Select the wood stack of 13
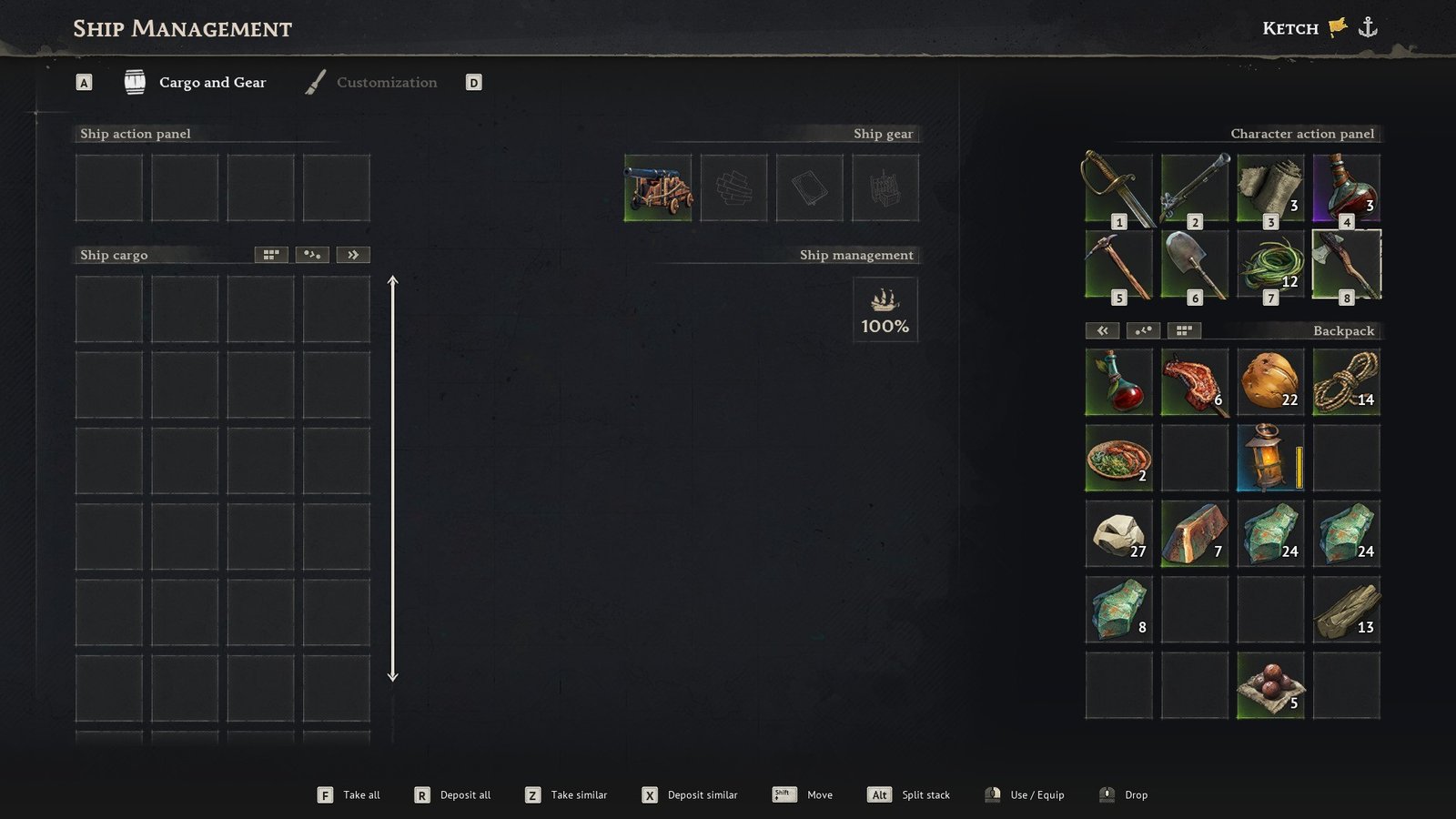 [1346, 610]
